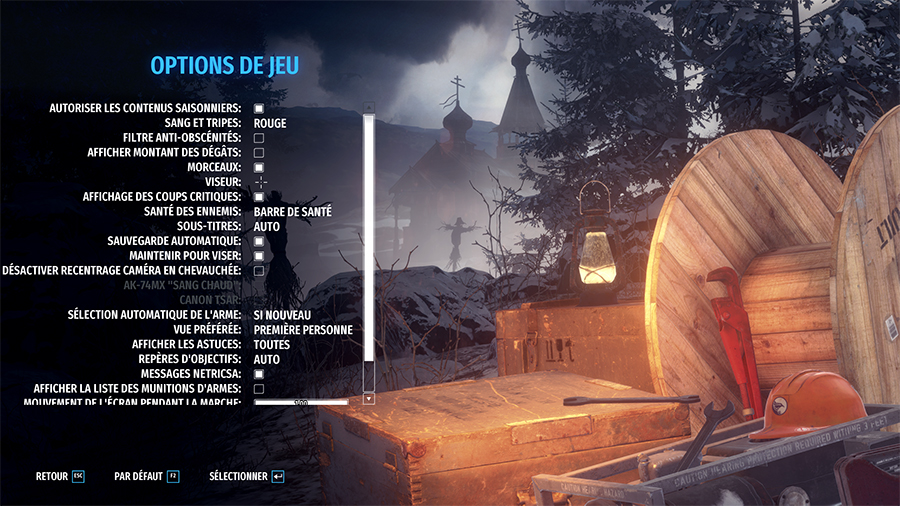Go back with the Retour button
This screenshot has height=506, width=900.
click(x=59, y=477)
